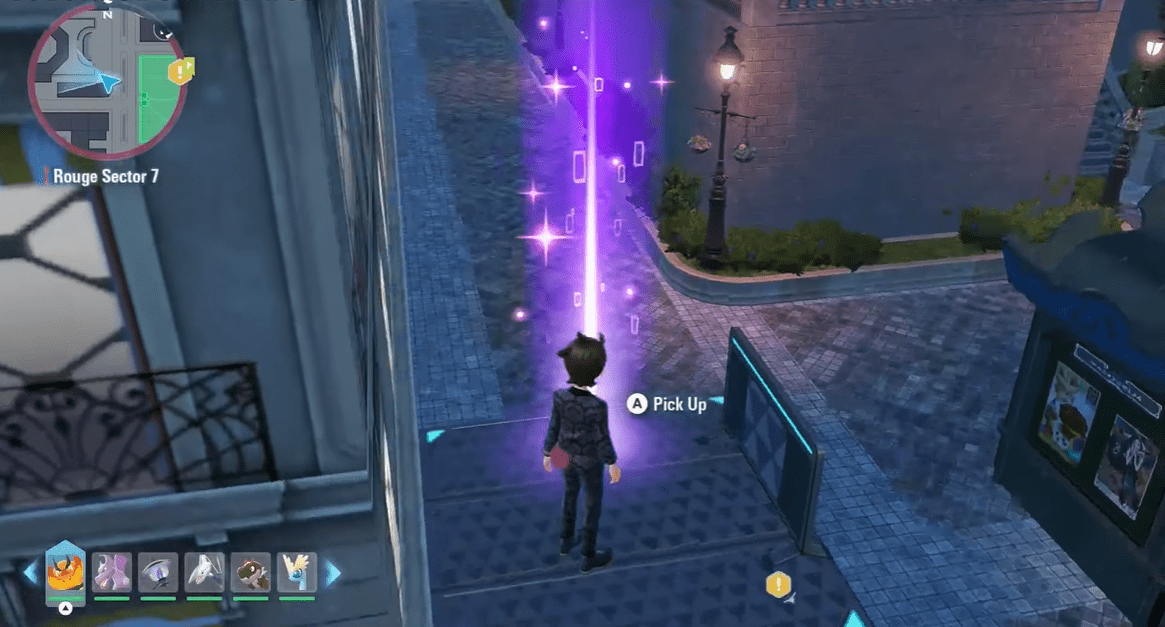Viewport: 1165px width, 627px height.
Task: Click the left arrow of the party bar
Action: 30,573
